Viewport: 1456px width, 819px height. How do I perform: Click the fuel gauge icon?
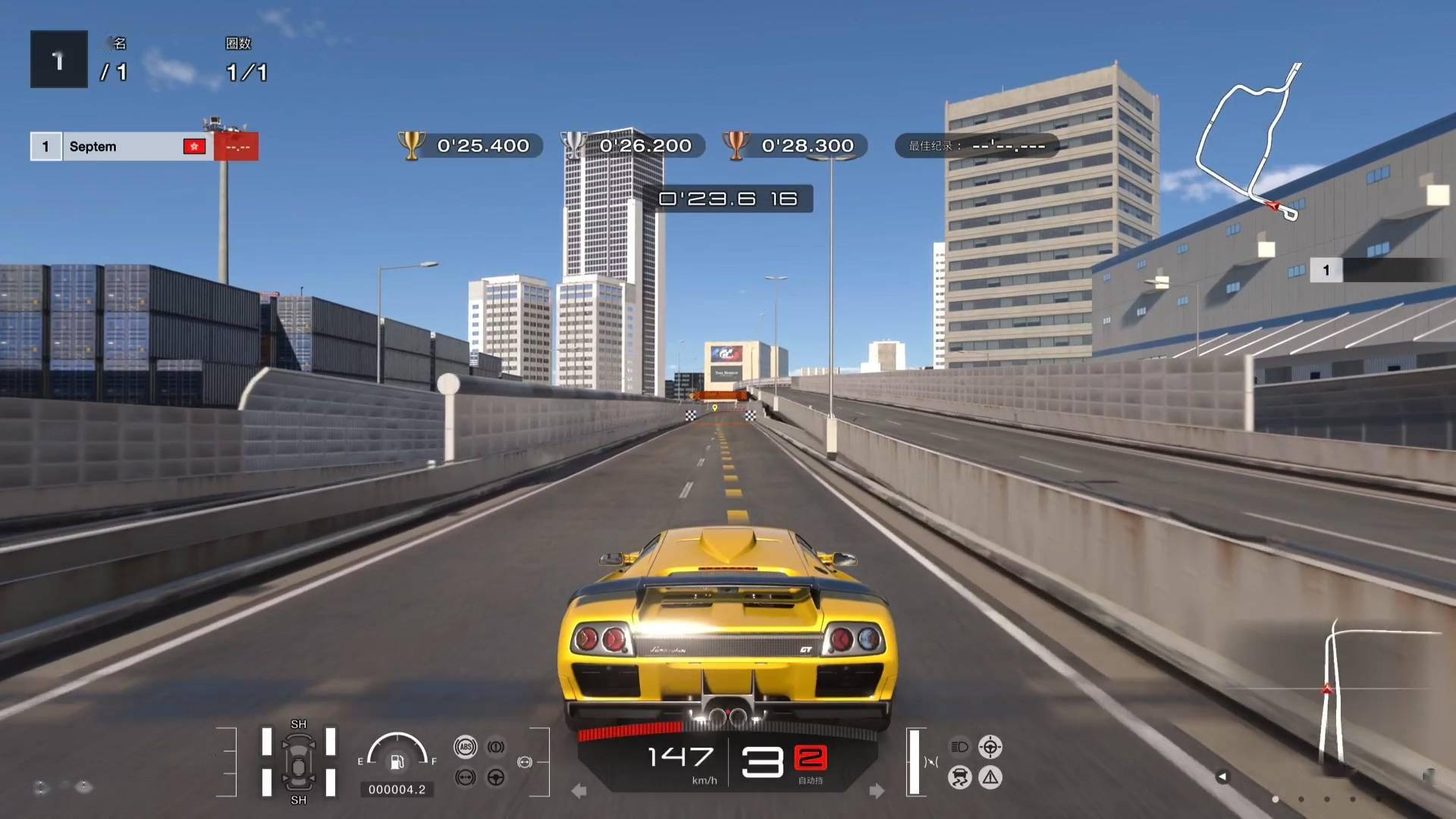click(396, 762)
